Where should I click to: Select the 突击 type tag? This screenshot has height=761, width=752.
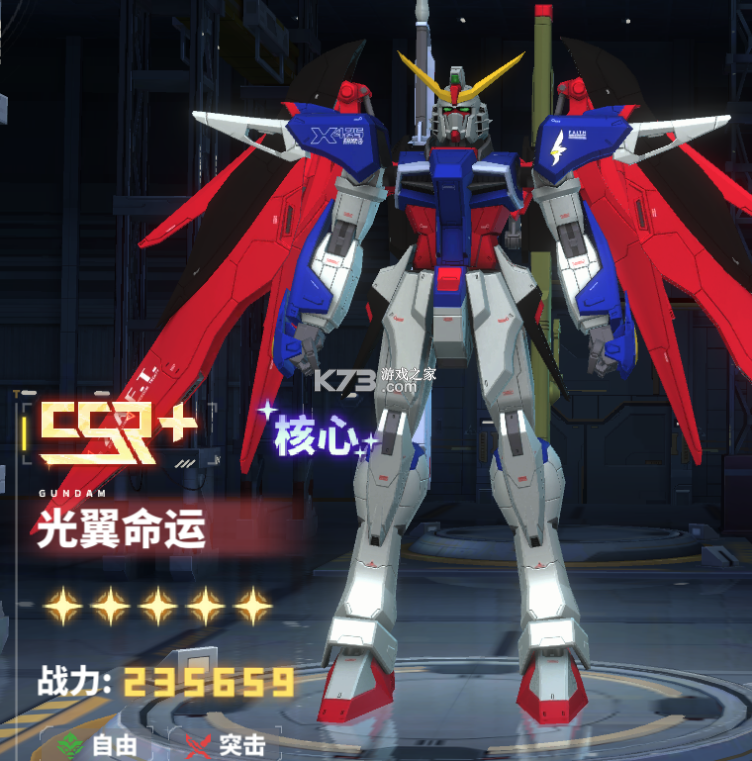pos(227,745)
